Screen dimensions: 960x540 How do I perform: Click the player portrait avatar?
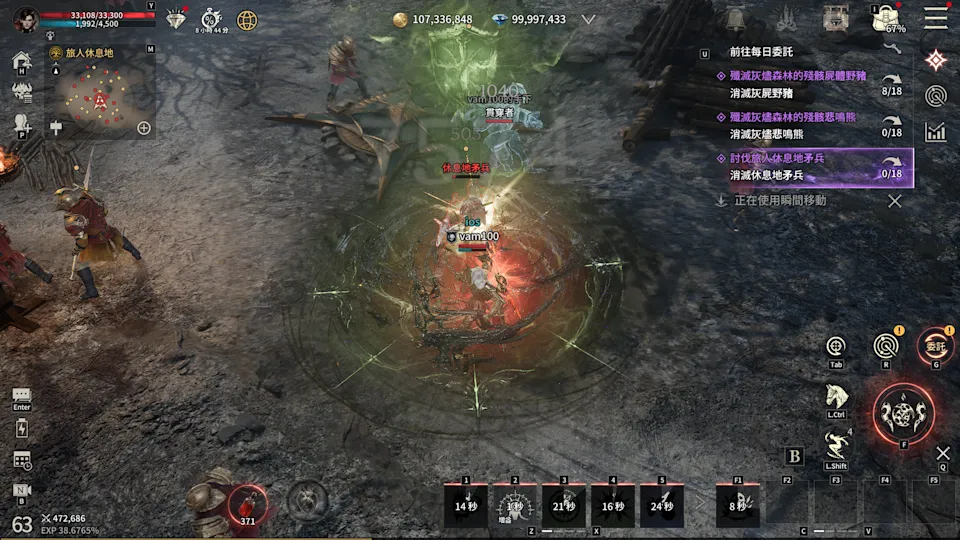point(25,18)
